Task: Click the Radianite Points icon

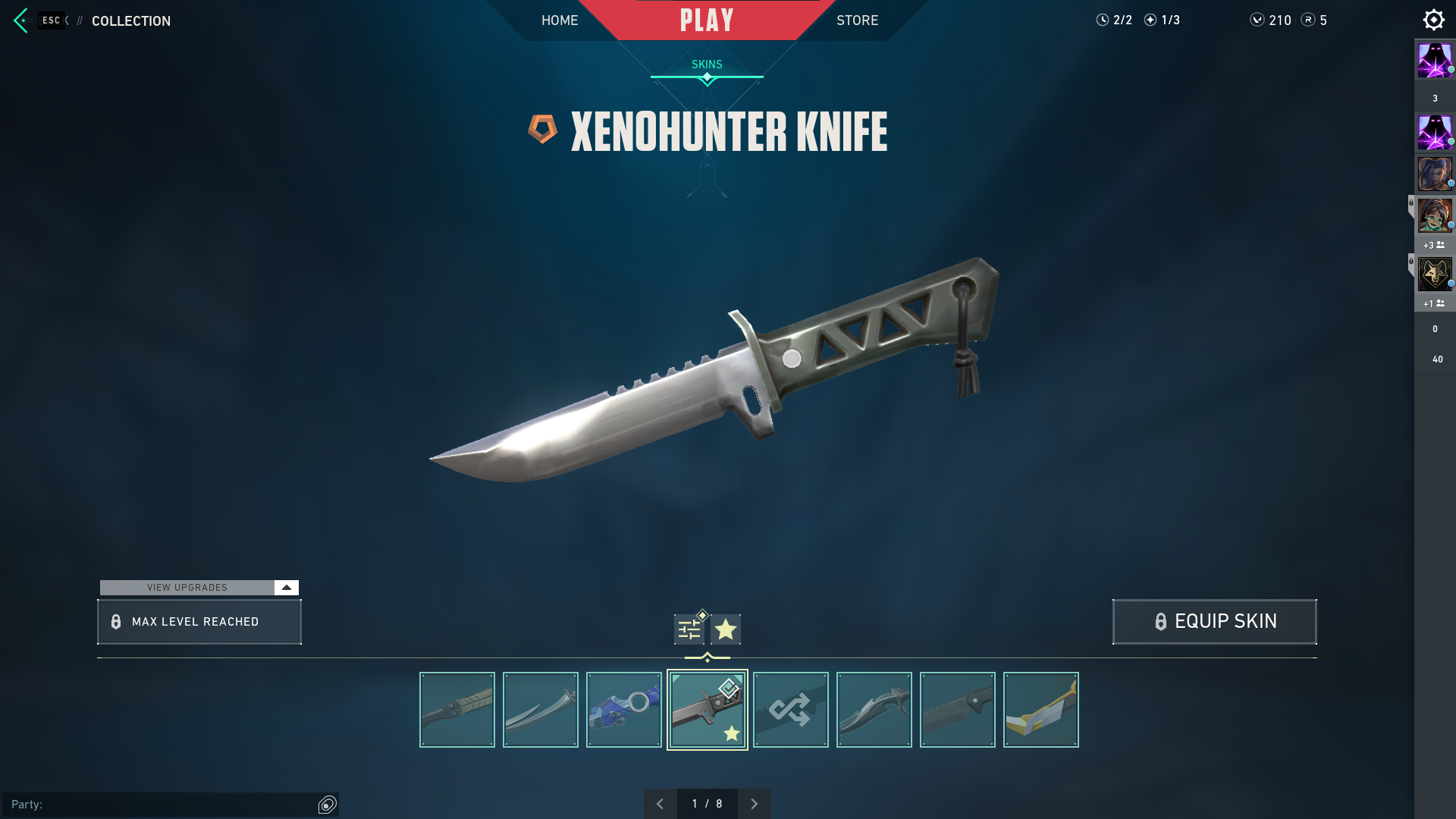Action: 1308,20
